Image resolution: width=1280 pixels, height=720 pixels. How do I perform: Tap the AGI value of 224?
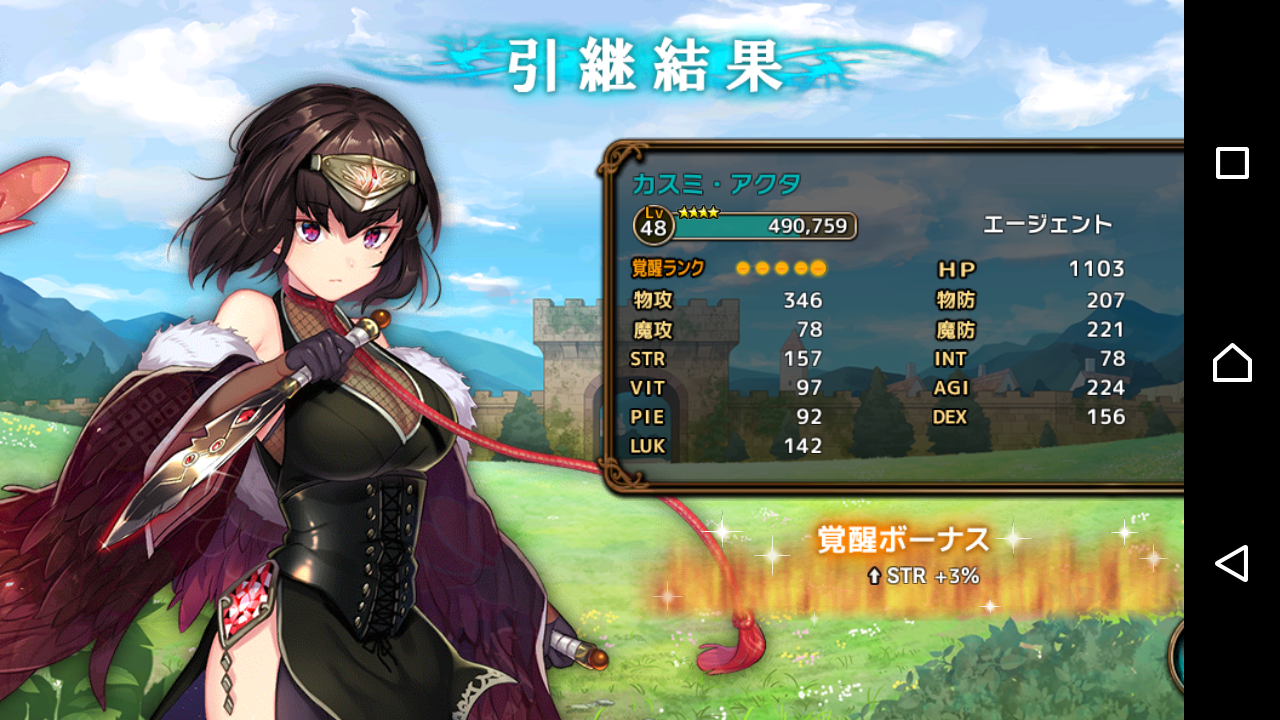[1104, 388]
